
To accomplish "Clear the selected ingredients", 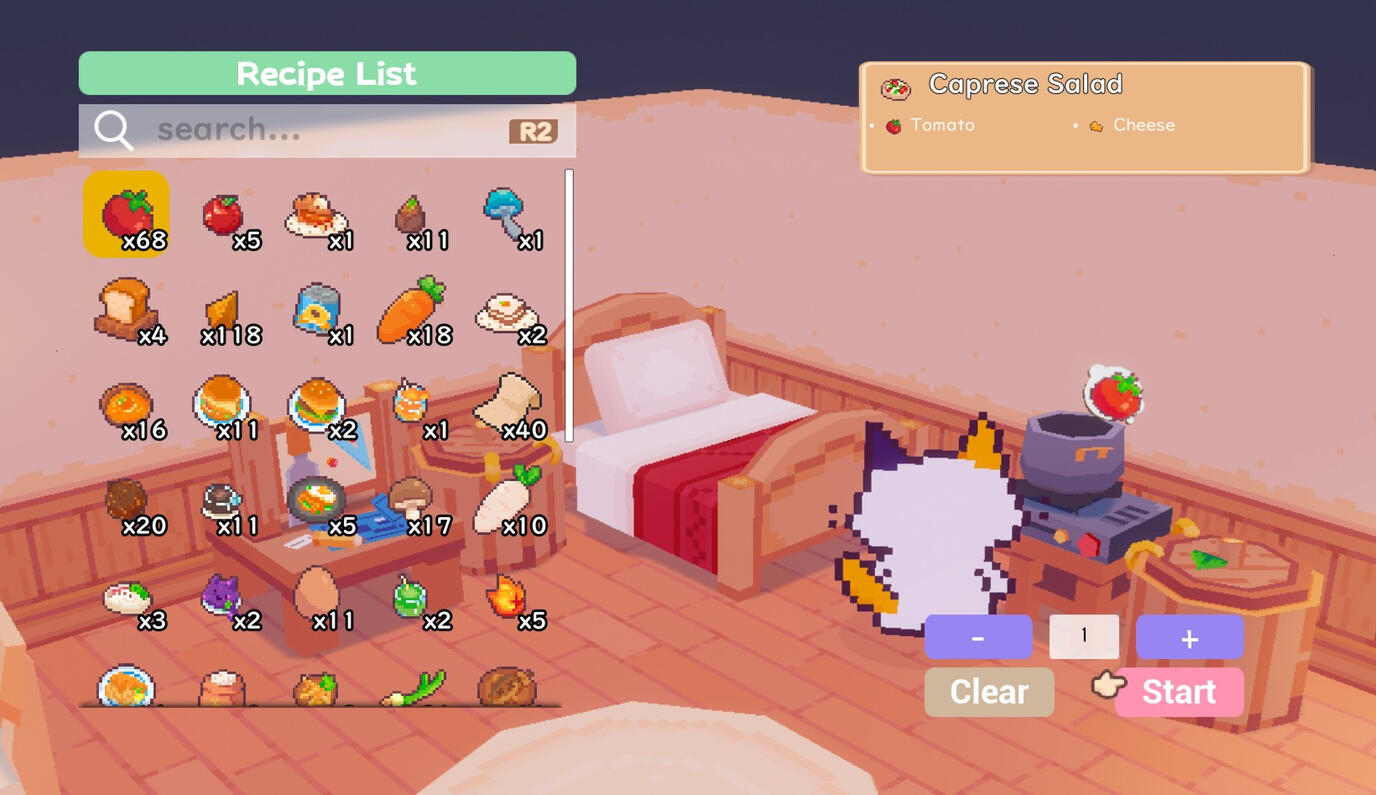I will point(988,692).
